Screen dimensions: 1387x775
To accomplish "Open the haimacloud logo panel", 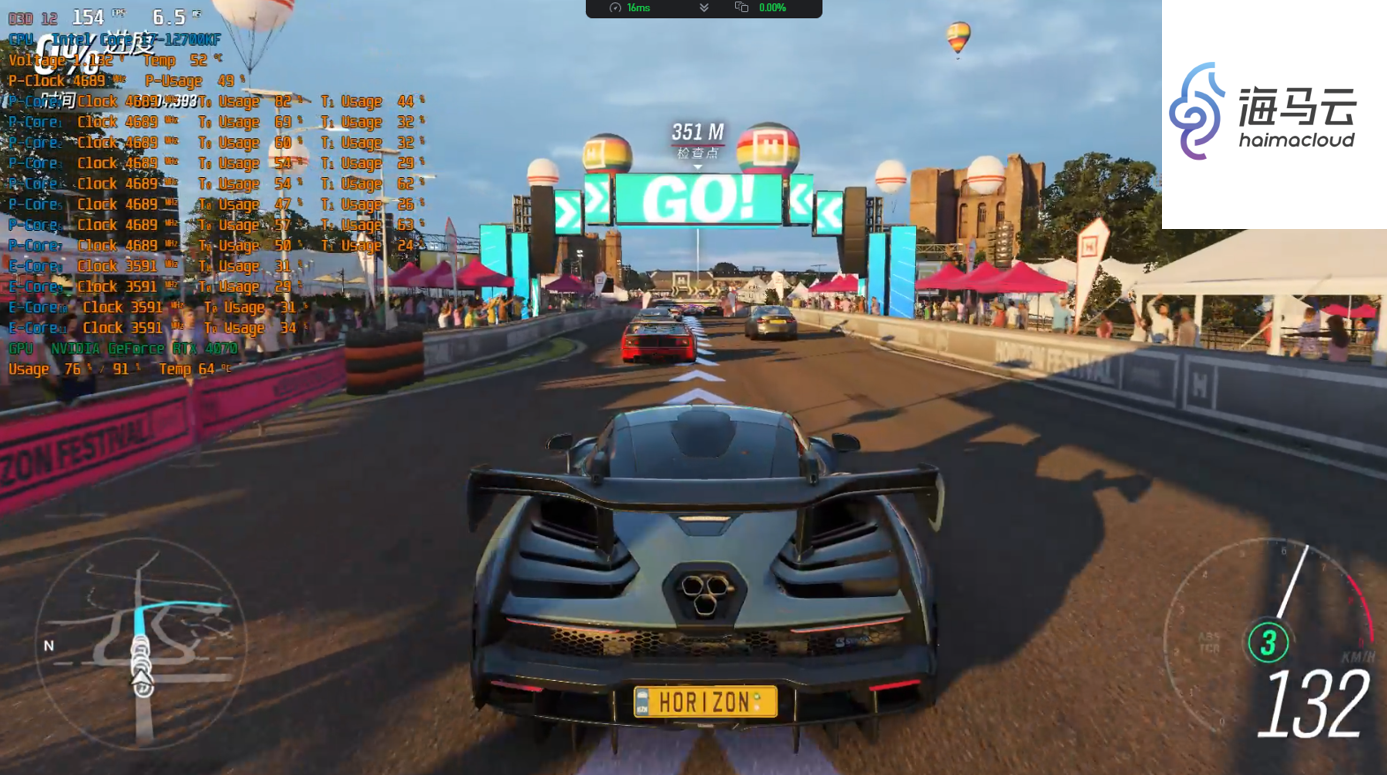I will click(1273, 114).
